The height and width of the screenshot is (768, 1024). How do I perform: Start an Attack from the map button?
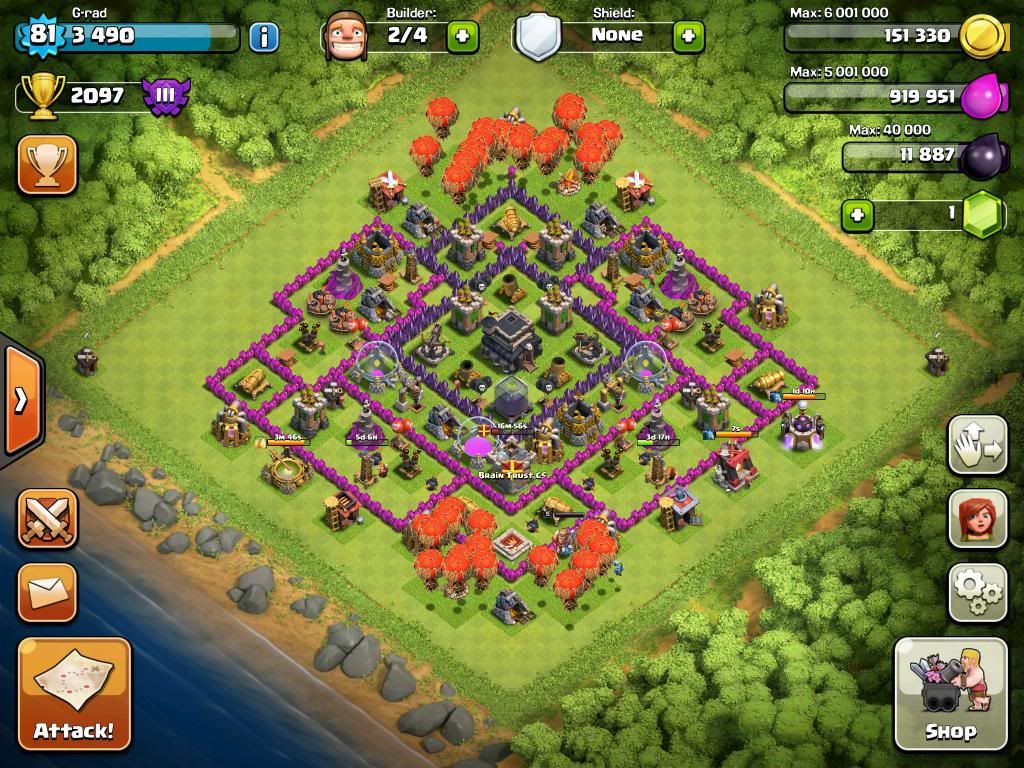(74, 693)
